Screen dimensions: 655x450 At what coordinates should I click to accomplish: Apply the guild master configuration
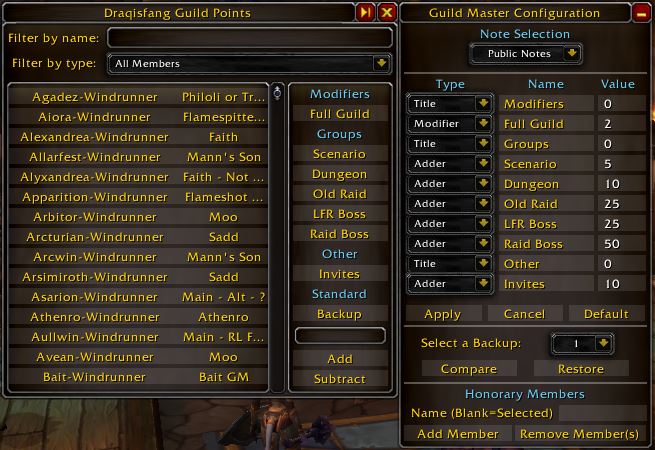pyautogui.click(x=442, y=314)
